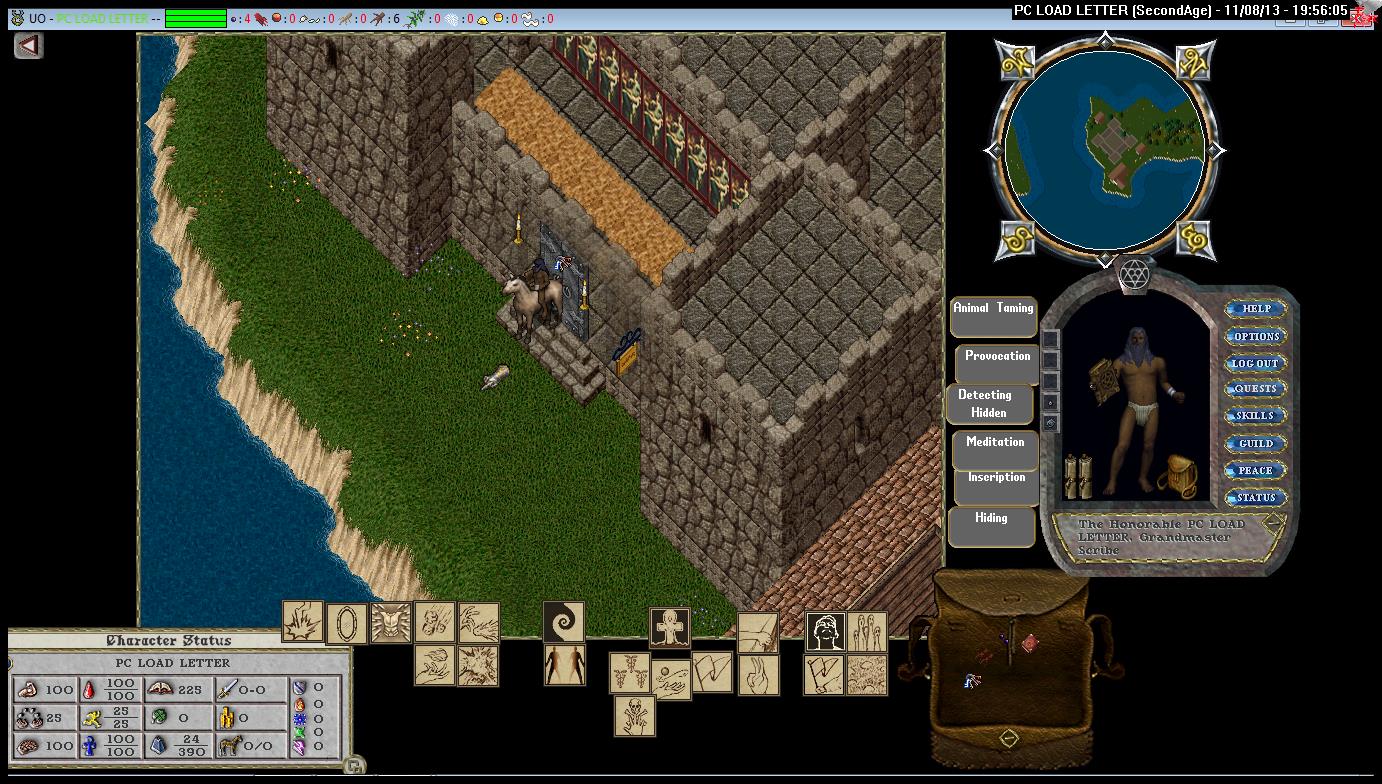The image size is (1382, 784).
Task: Open the GUILD window
Action: (1255, 443)
